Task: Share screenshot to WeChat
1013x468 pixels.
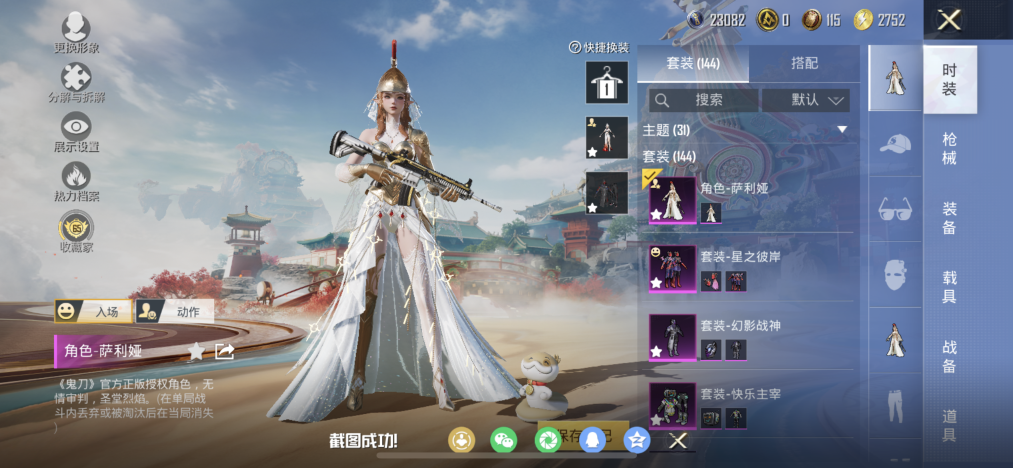Action: [503, 440]
